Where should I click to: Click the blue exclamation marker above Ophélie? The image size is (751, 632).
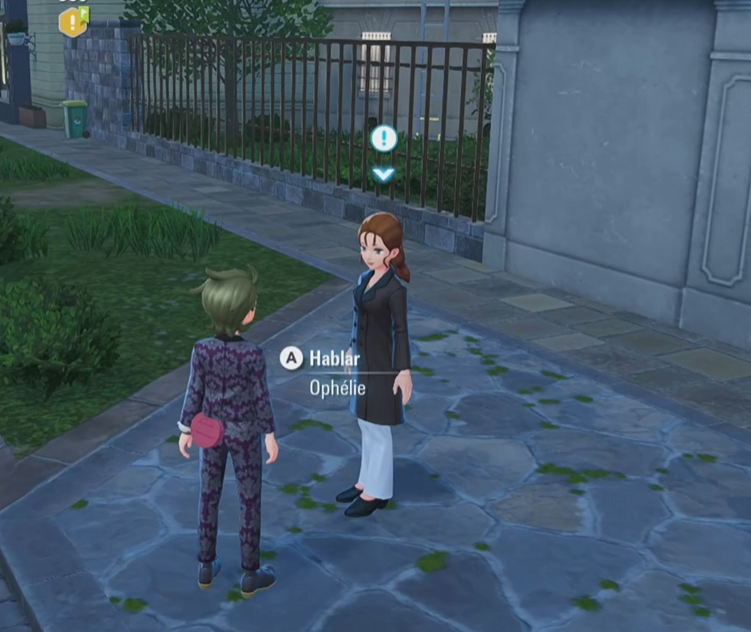[x=384, y=139]
